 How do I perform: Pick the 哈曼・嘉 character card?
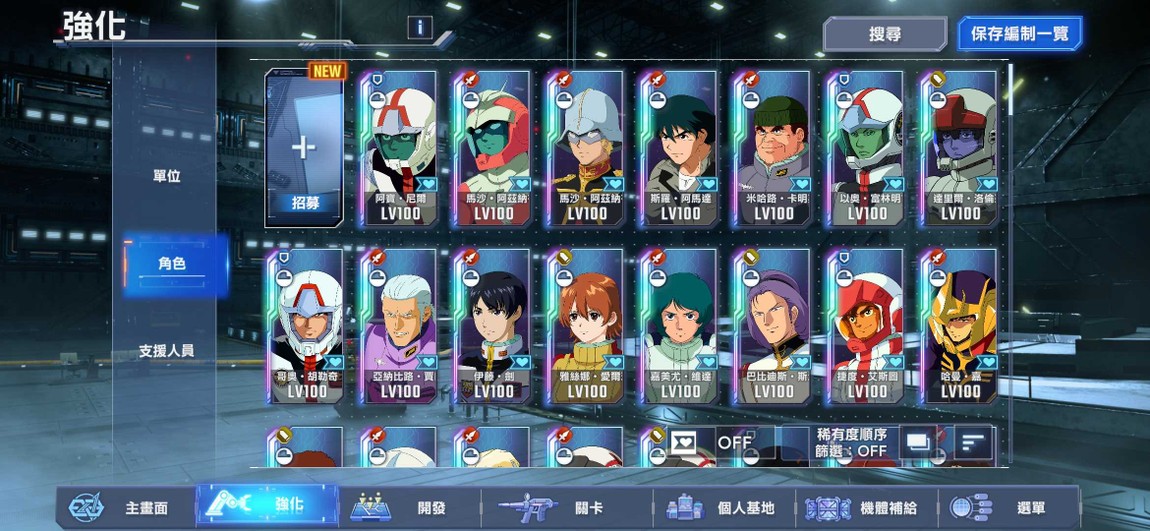tap(960, 326)
